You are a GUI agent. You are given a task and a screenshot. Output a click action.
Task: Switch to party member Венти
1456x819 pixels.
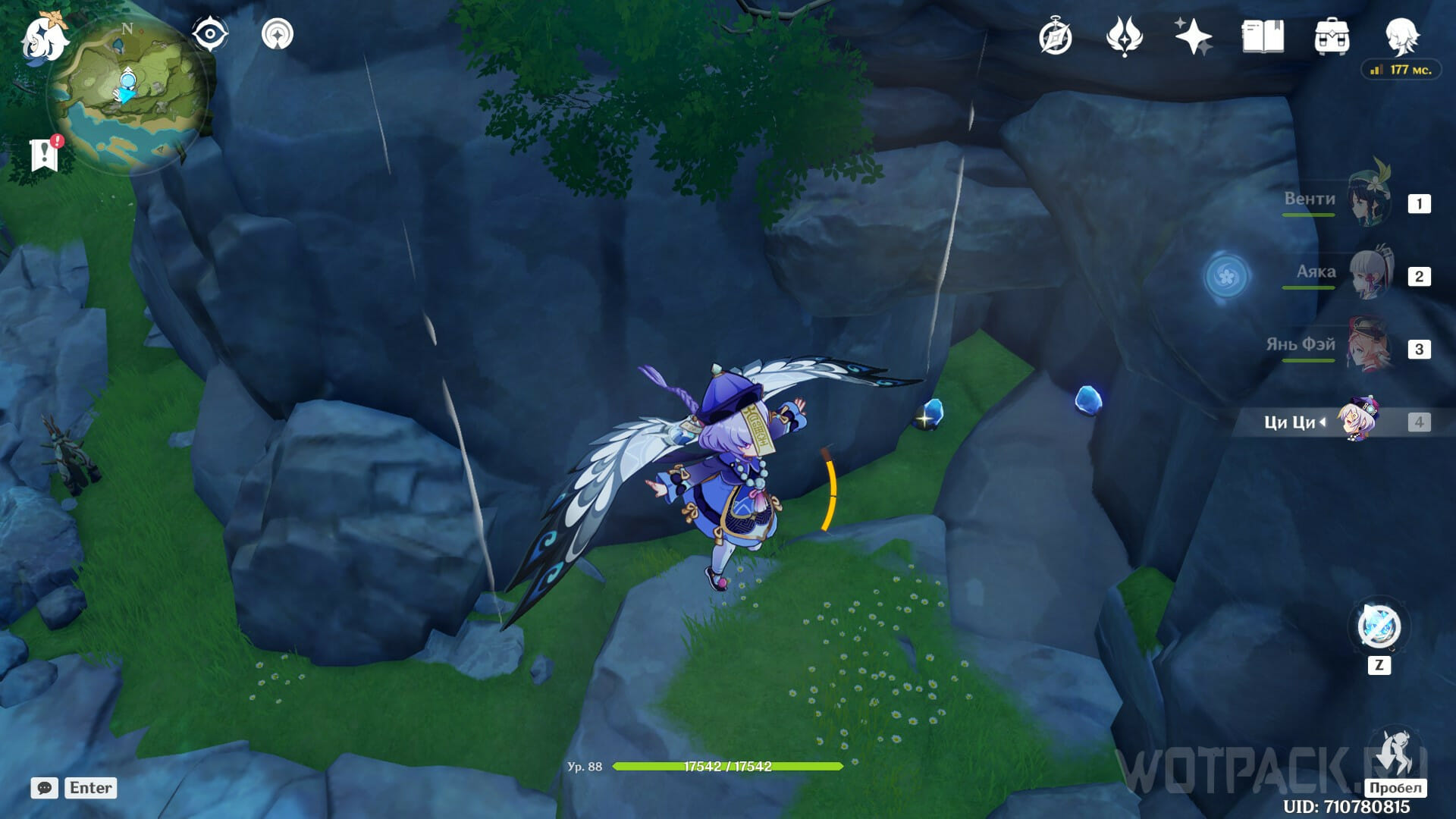pyautogui.click(x=1369, y=200)
